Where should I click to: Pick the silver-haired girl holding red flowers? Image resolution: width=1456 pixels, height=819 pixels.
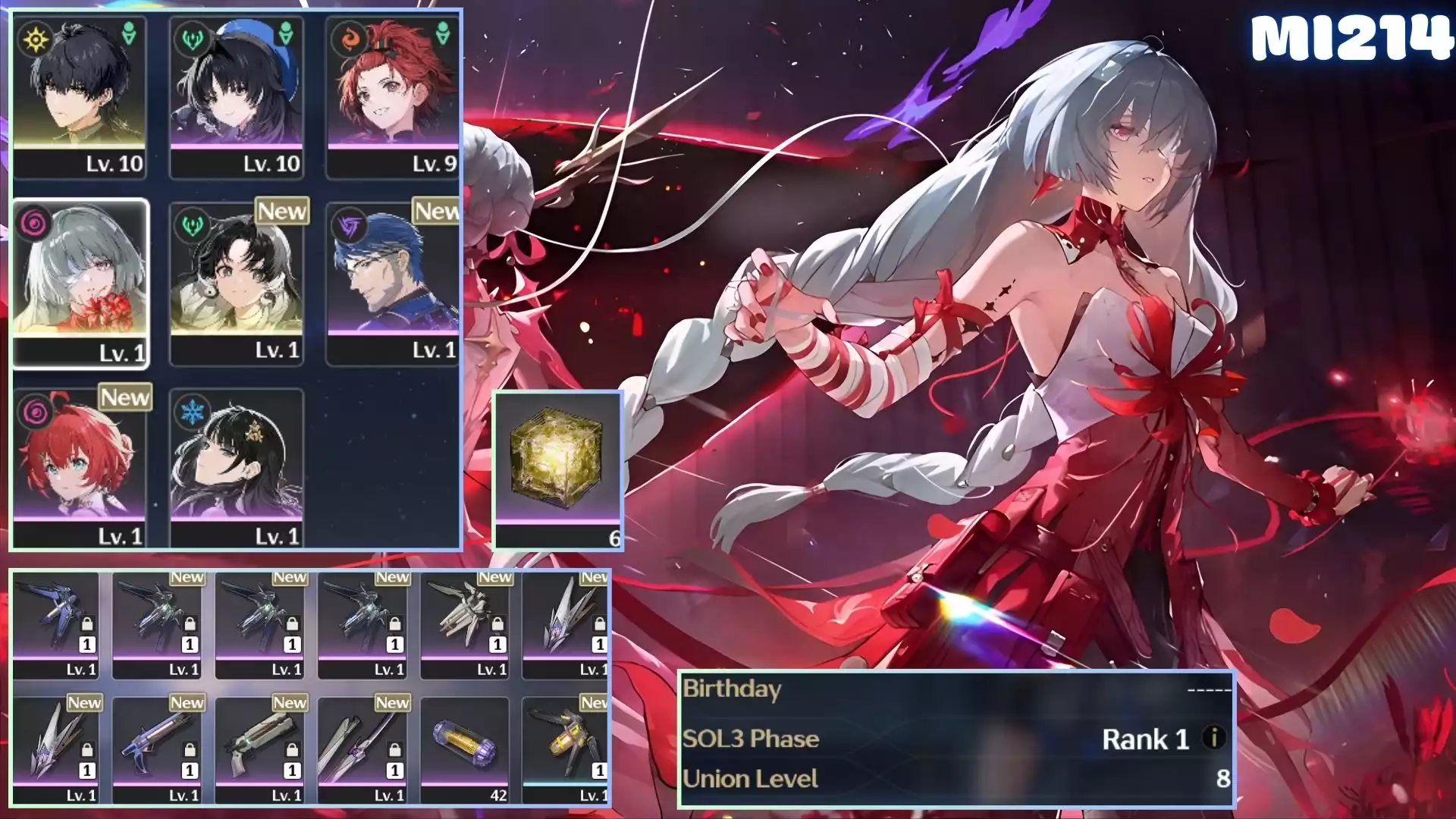click(x=80, y=282)
